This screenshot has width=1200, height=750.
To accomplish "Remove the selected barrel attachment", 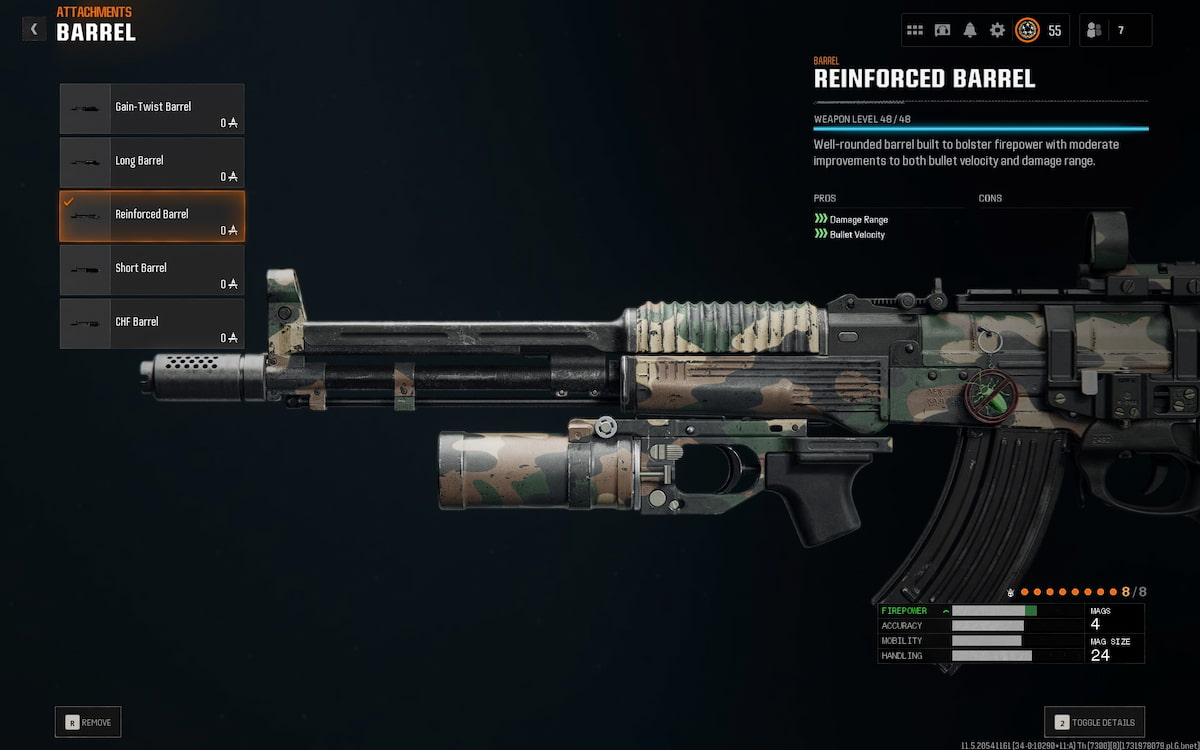I will 88,722.
